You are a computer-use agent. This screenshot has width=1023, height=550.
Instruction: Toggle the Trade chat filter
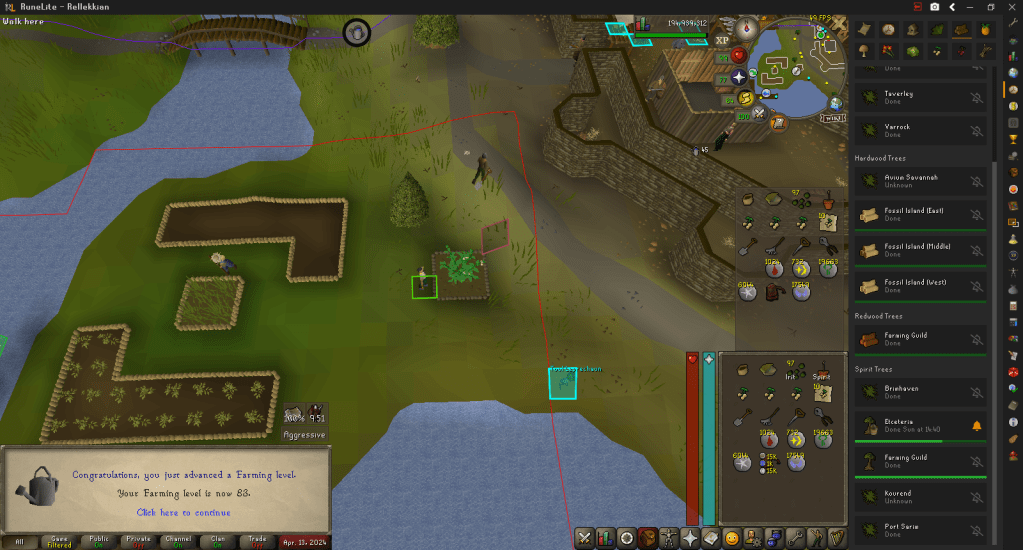pyautogui.click(x=257, y=541)
